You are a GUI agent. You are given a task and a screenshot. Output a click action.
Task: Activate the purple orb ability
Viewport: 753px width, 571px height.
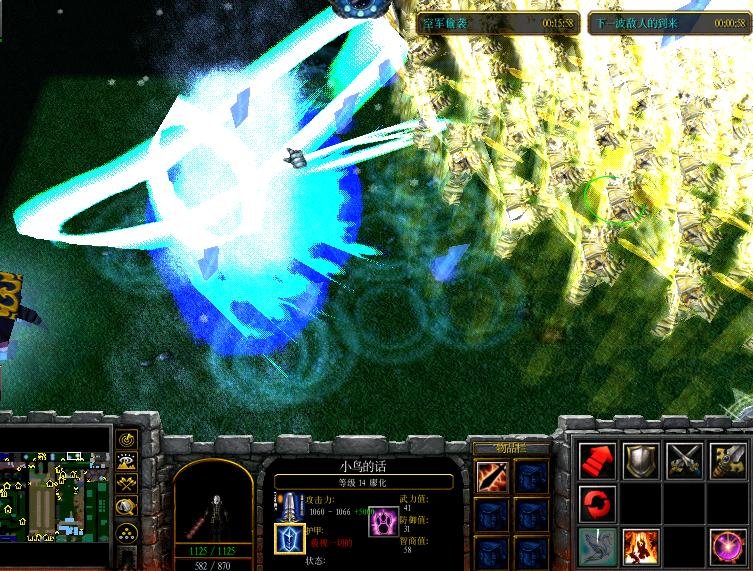pos(729,546)
